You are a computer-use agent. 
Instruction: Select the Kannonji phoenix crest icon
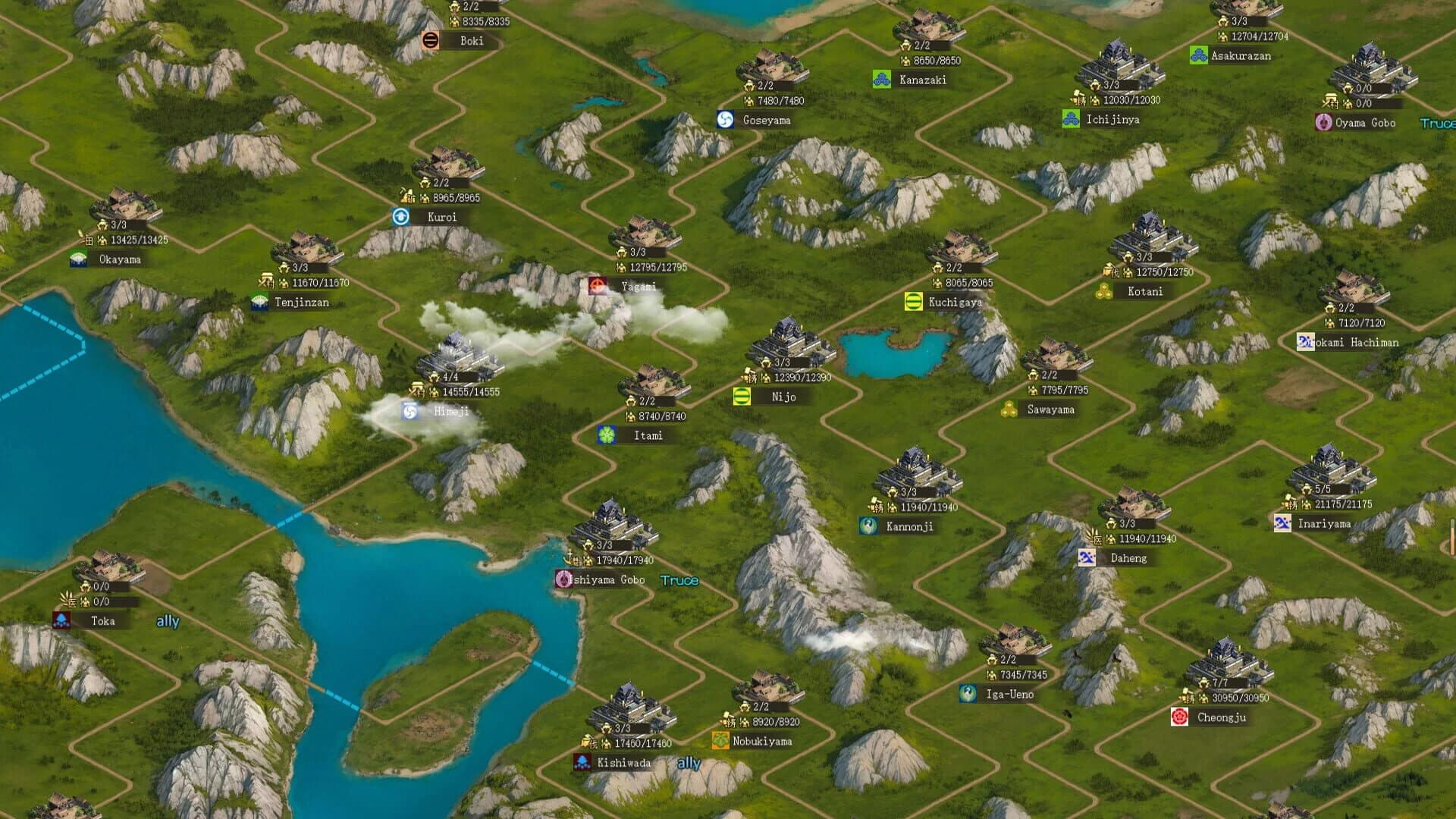tap(867, 525)
